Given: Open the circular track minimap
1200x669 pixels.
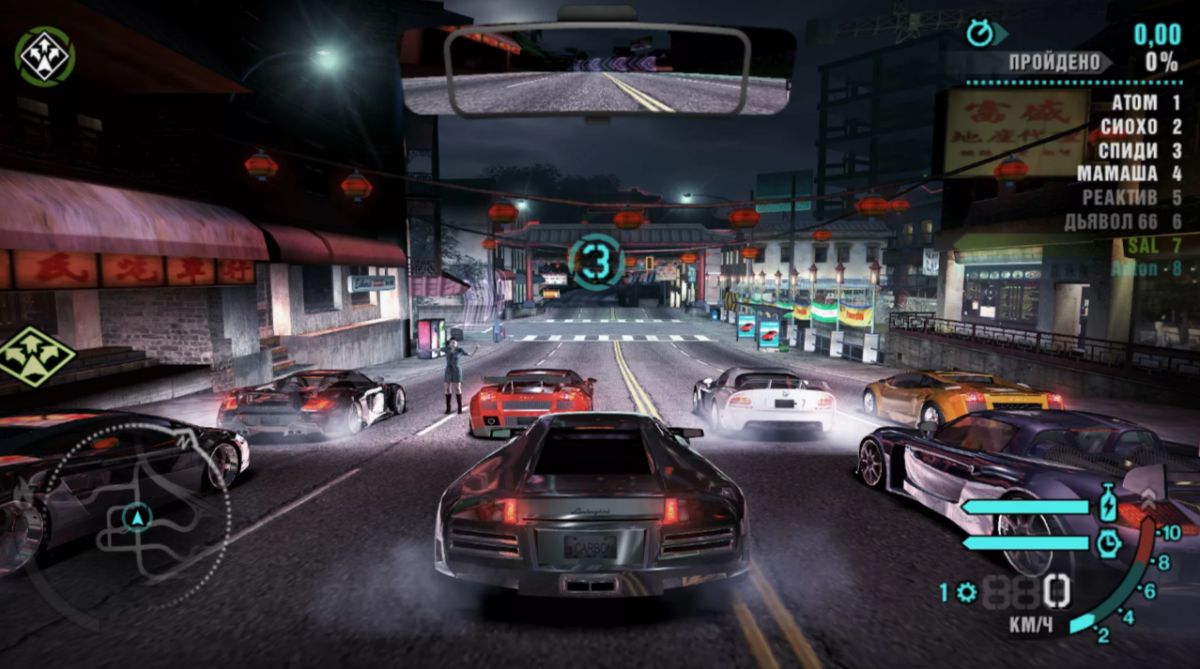Looking at the screenshot, I should (x=135, y=517).
